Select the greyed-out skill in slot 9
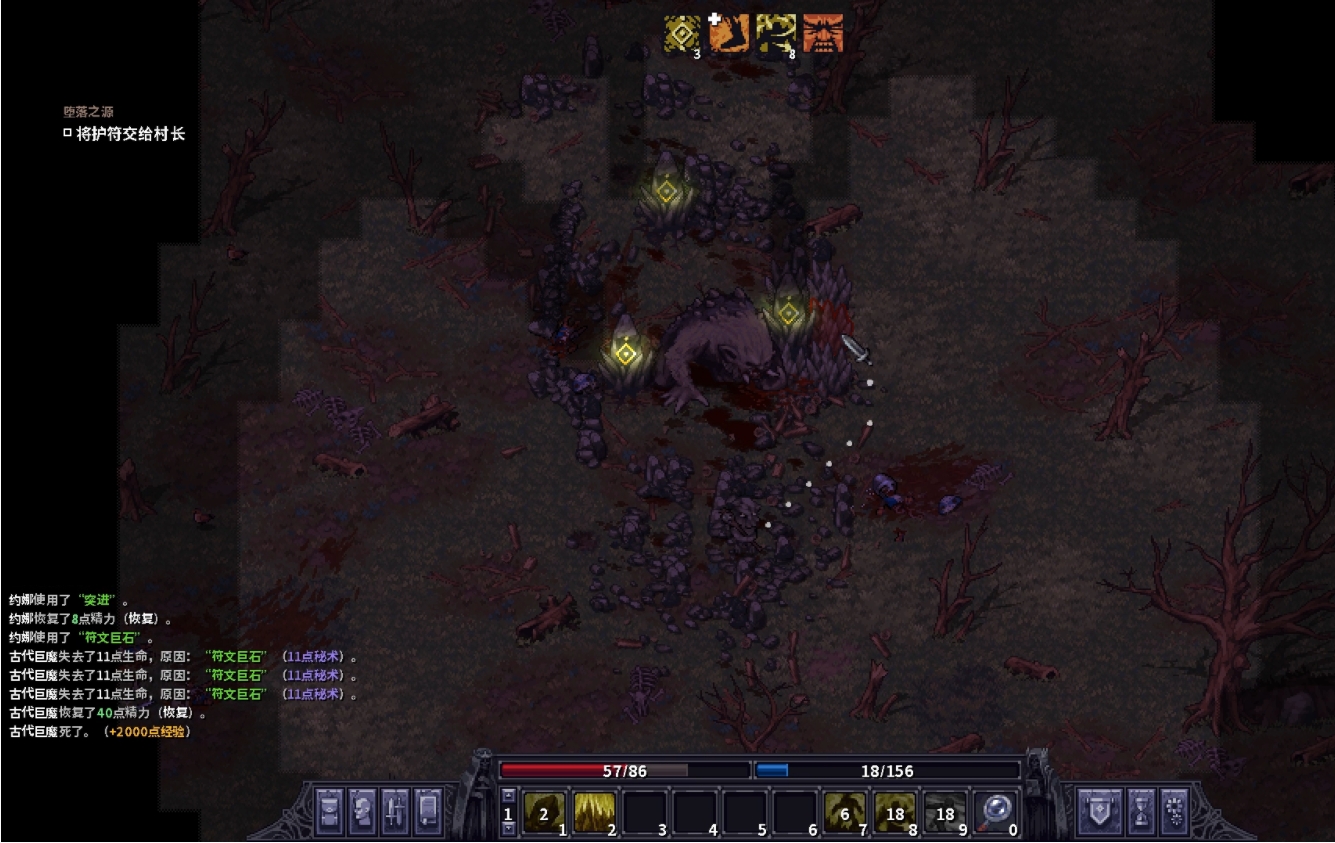 click(944, 812)
